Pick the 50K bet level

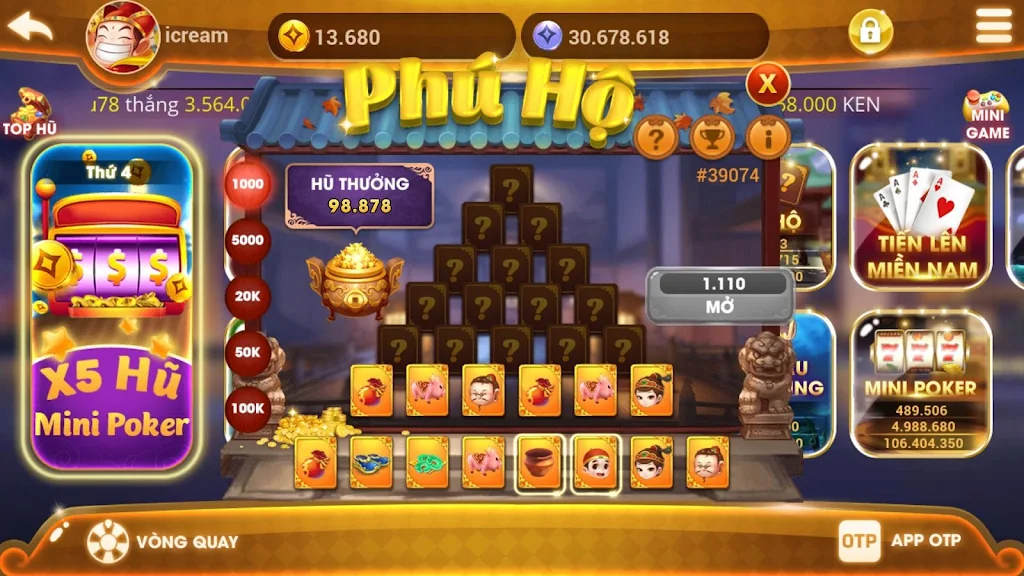(247, 353)
